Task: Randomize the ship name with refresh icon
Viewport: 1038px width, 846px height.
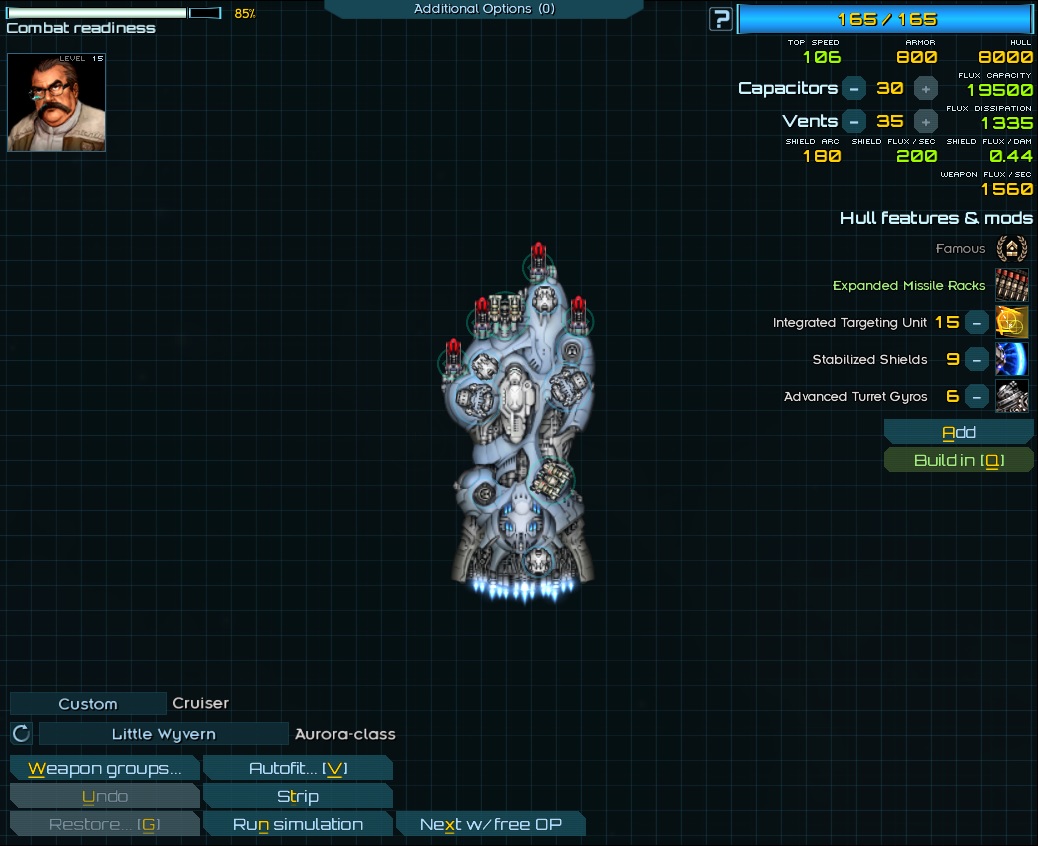Action: point(21,734)
